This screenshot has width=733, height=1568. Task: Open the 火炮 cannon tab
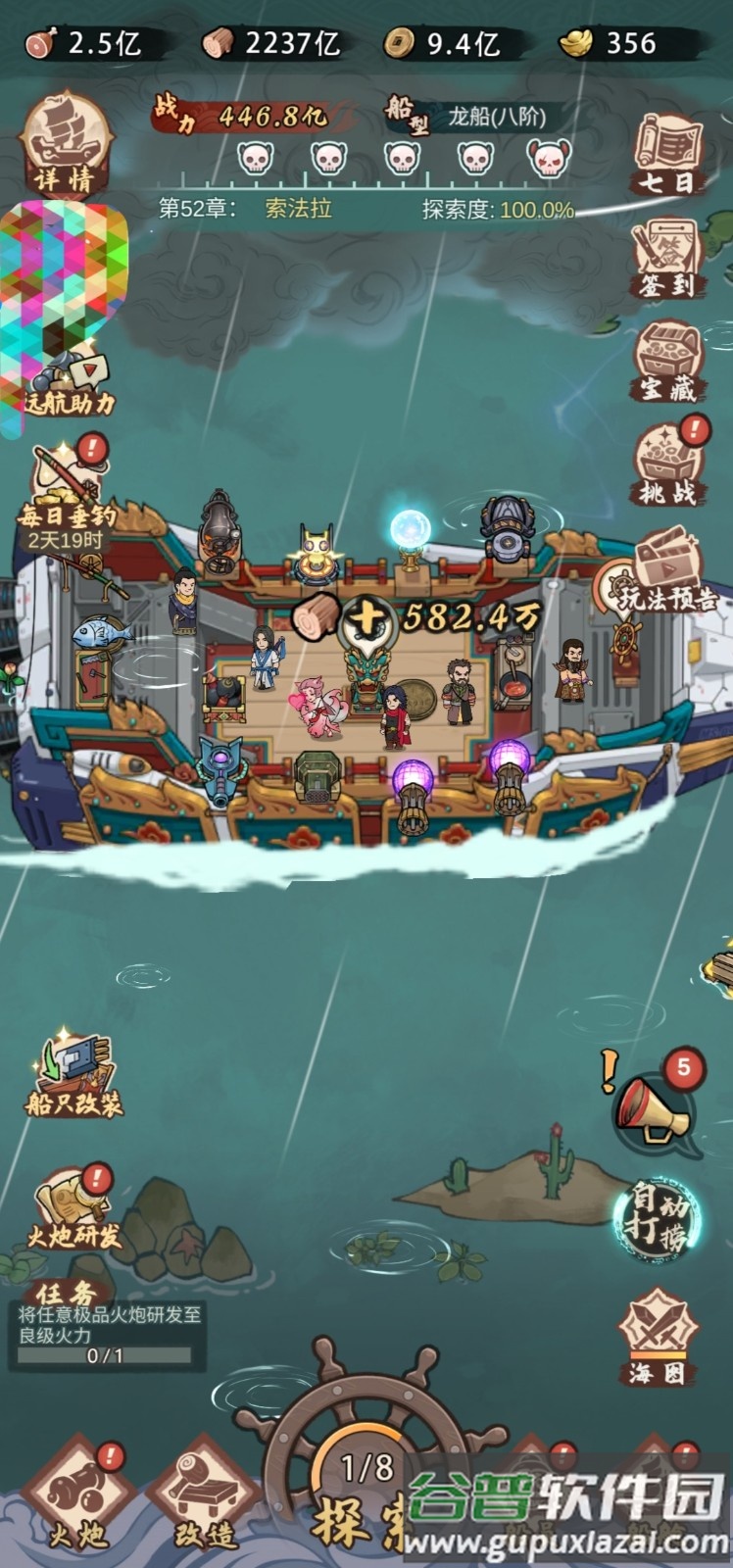tap(78, 1499)
